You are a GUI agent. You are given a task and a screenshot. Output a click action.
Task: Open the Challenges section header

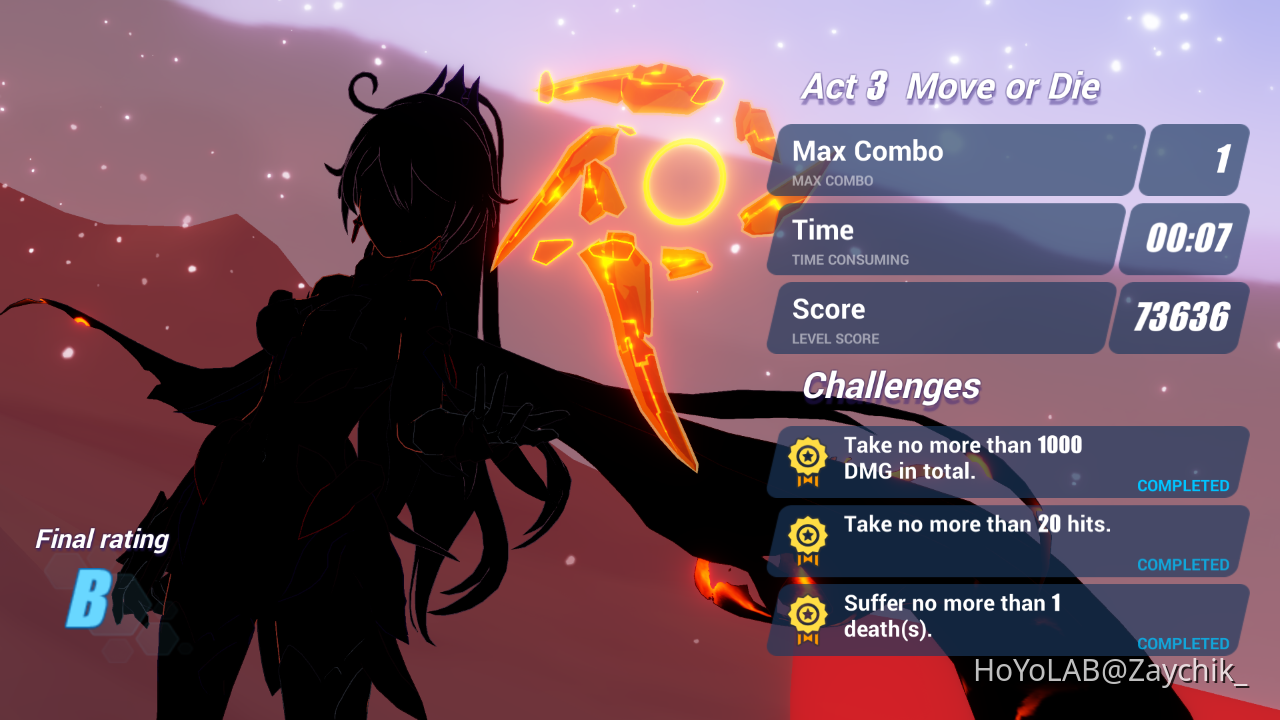pos(892,386)
